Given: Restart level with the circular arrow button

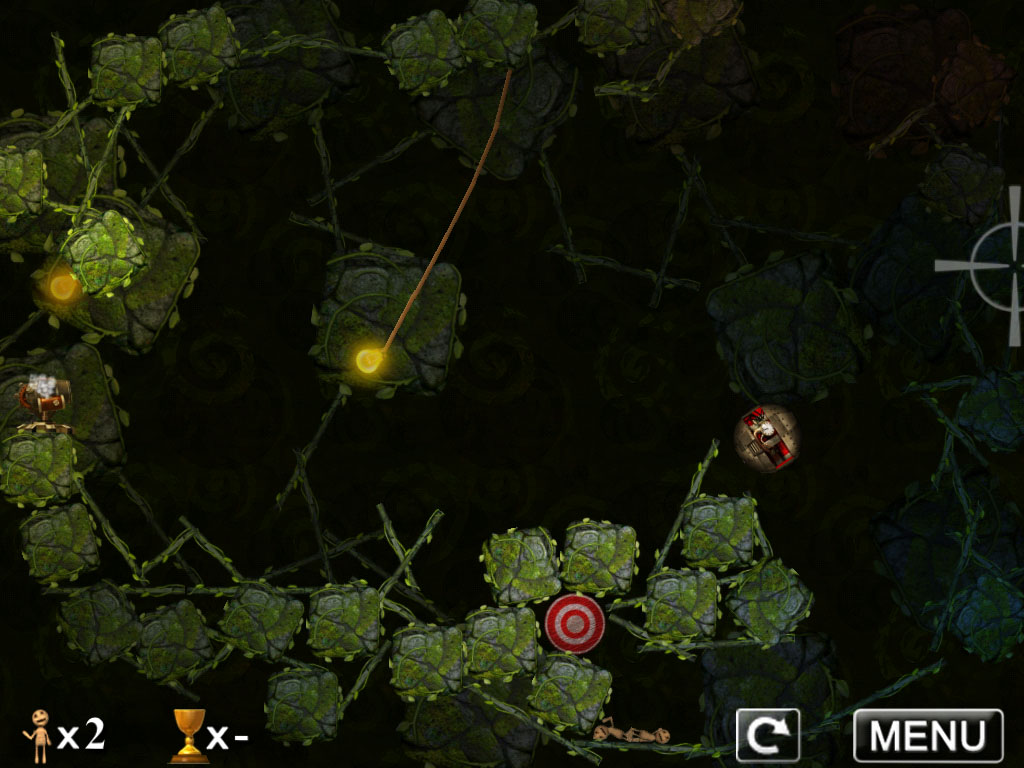Looking at the screenshot, I should click(x=768, y=736).
